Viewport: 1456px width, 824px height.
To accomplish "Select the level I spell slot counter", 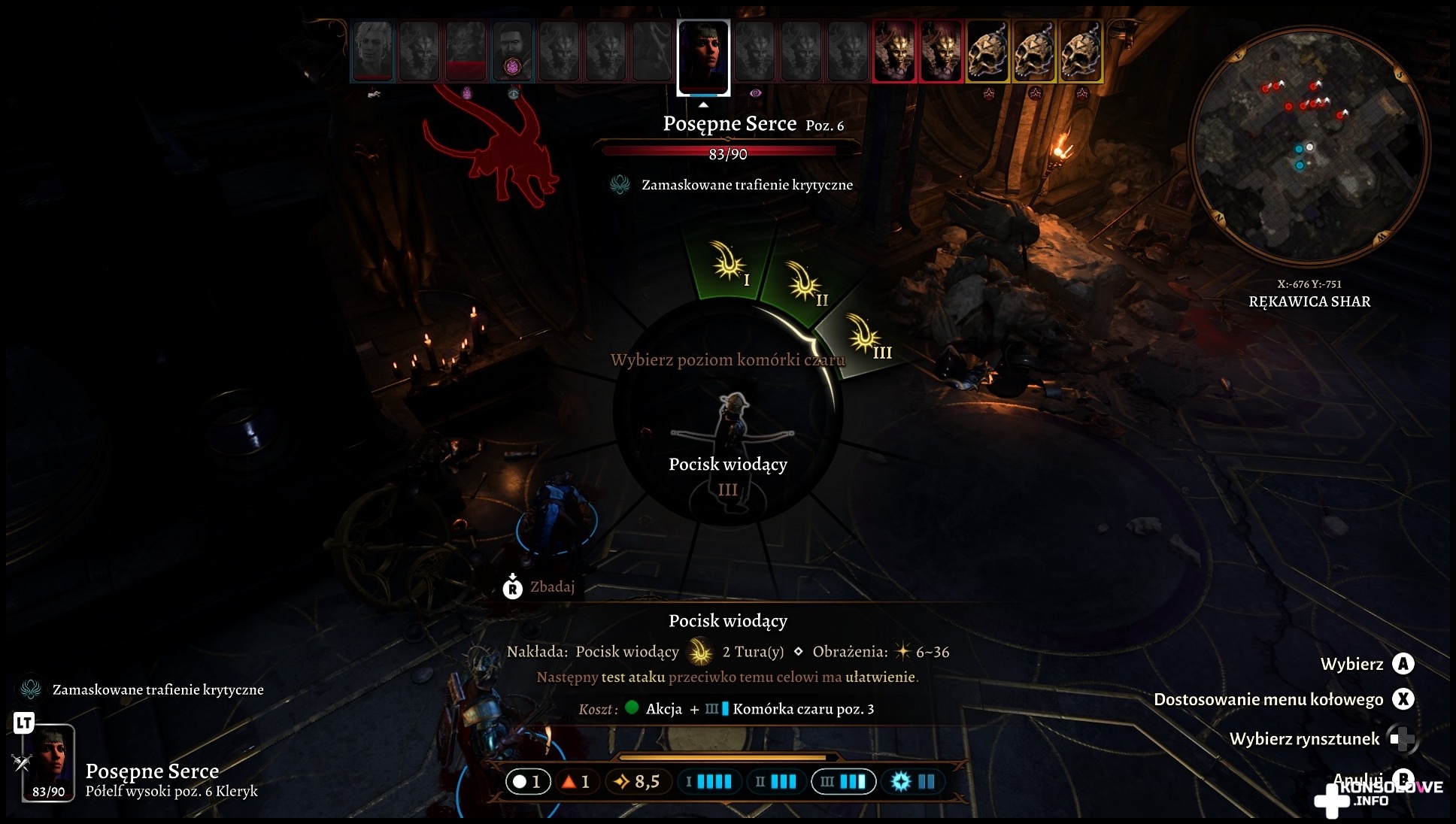I will 708,782.
